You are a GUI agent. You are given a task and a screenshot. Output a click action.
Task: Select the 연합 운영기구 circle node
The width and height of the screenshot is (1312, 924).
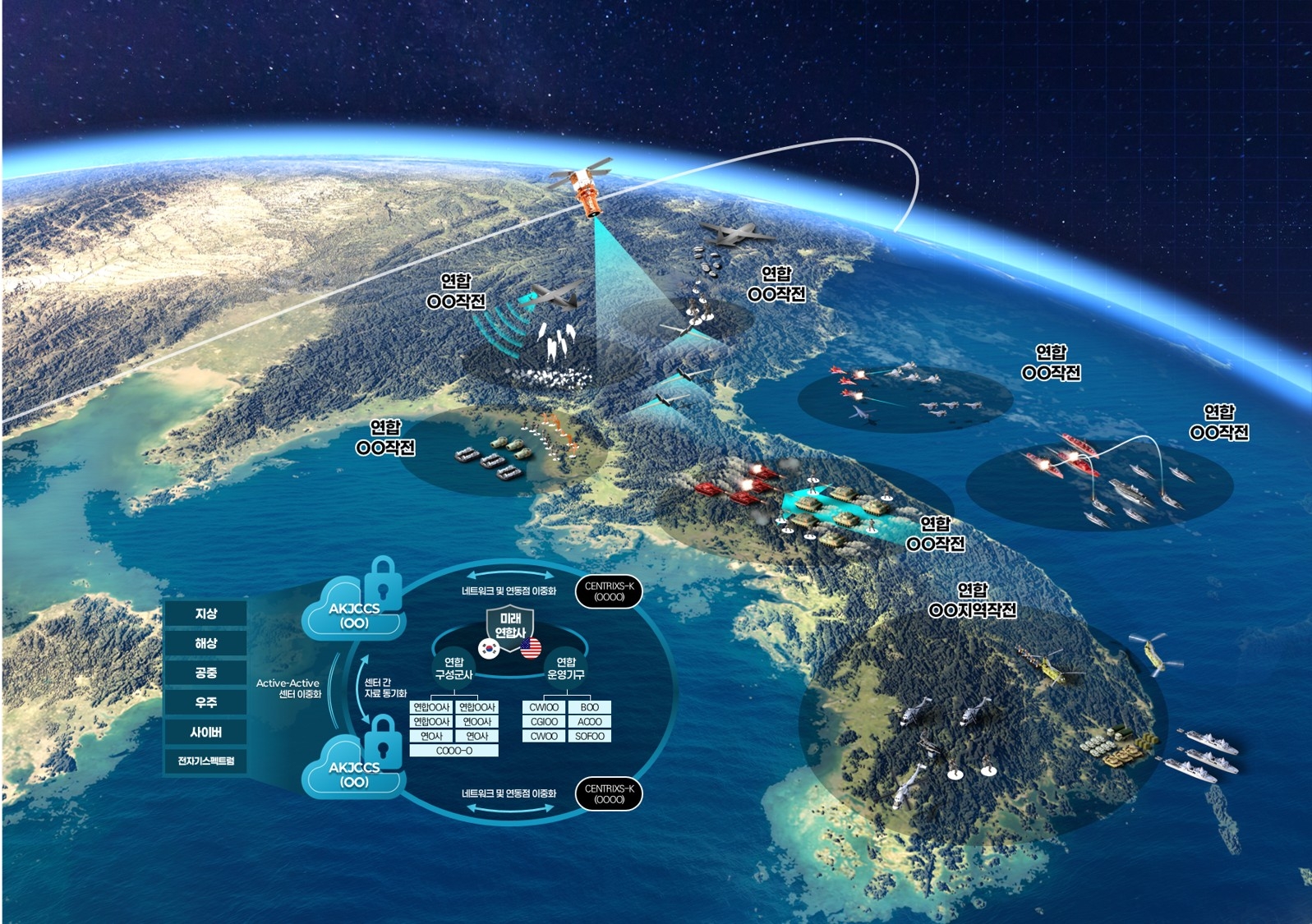[x=566, y=668]
